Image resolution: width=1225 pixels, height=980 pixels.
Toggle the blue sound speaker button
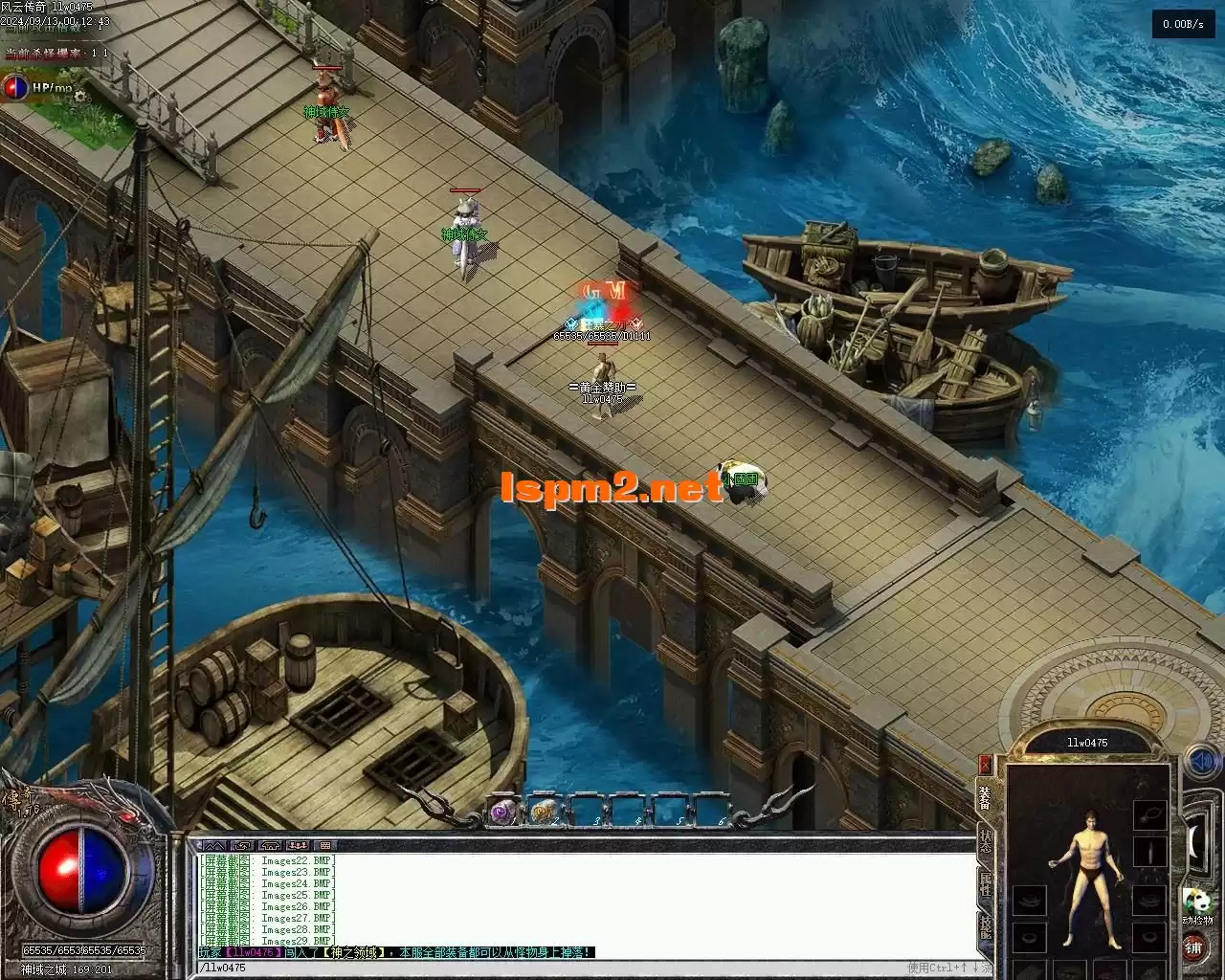click(x=1200, y=761)
